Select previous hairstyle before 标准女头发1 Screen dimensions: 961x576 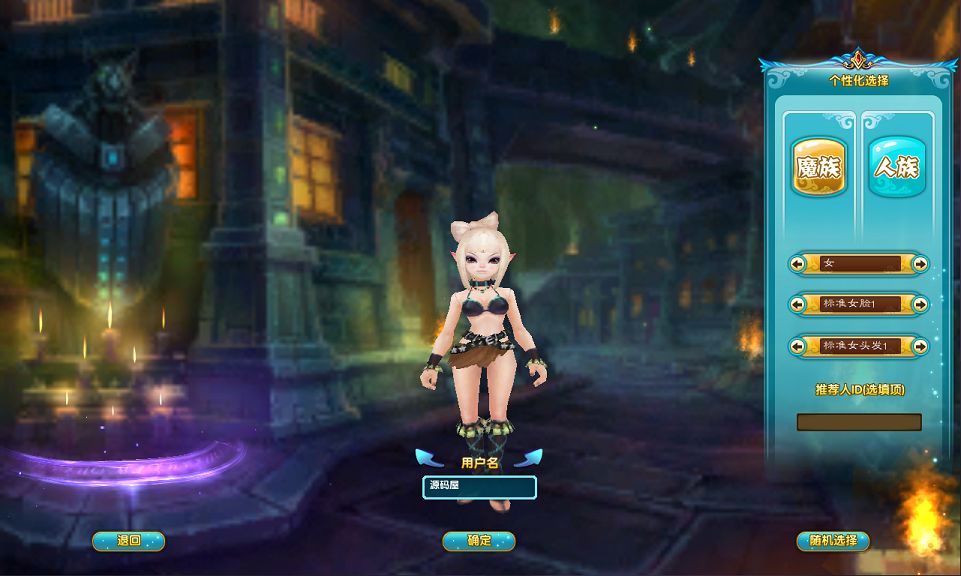[x=798, y=347]
